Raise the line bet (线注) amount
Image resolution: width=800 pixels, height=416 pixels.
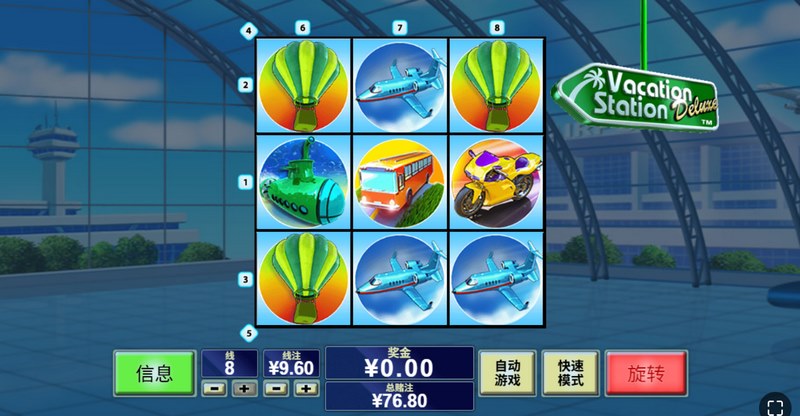306,388
